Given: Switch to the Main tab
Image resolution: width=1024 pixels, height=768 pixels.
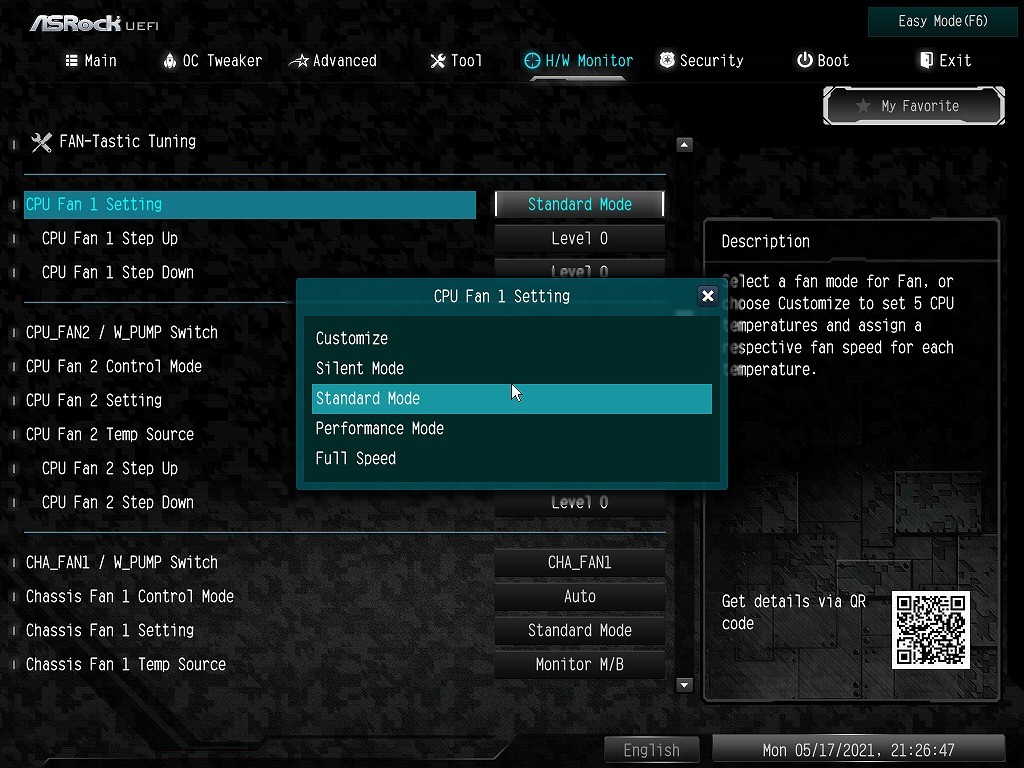Looking at the screenshot, I should point(91,61).
